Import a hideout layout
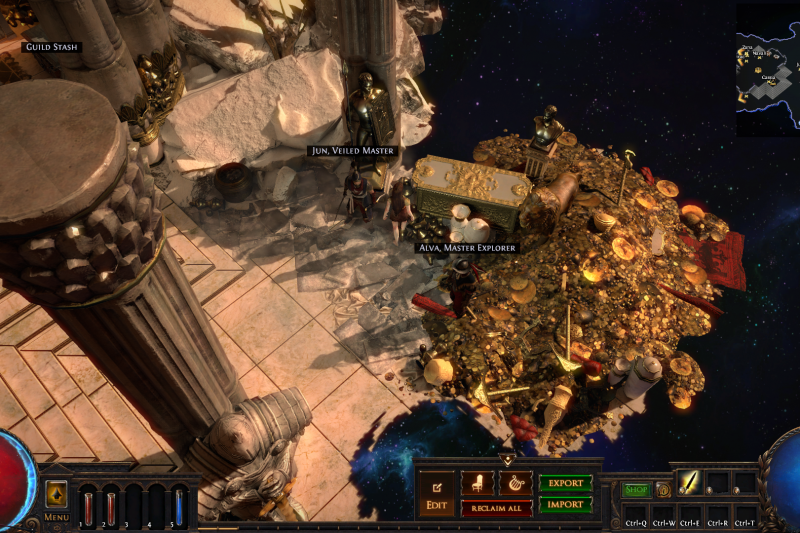Screen dimensions: 800x533 pos(566,504)
